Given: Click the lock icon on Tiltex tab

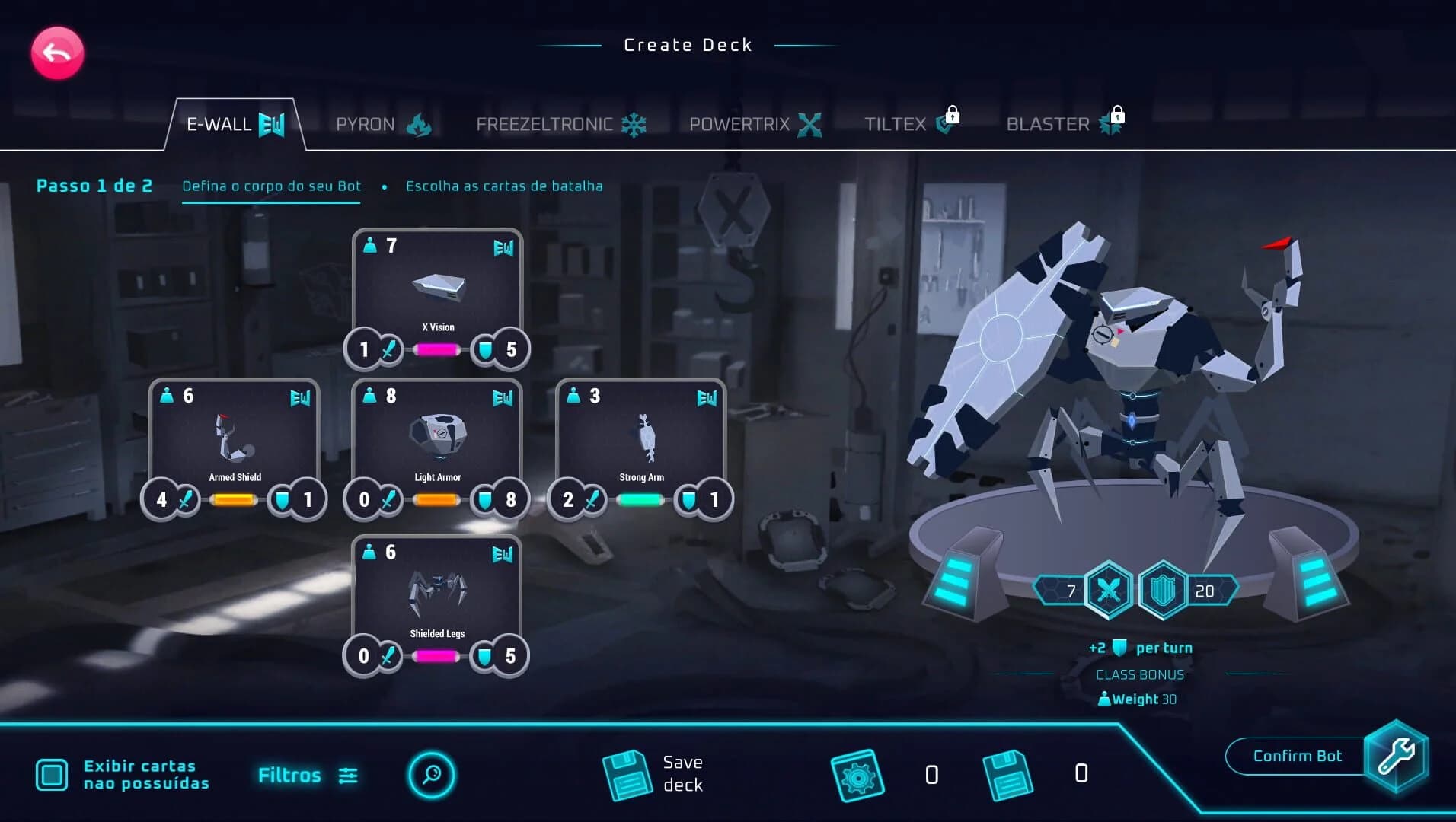Looking at the screenshot, I should click(954, 116).
